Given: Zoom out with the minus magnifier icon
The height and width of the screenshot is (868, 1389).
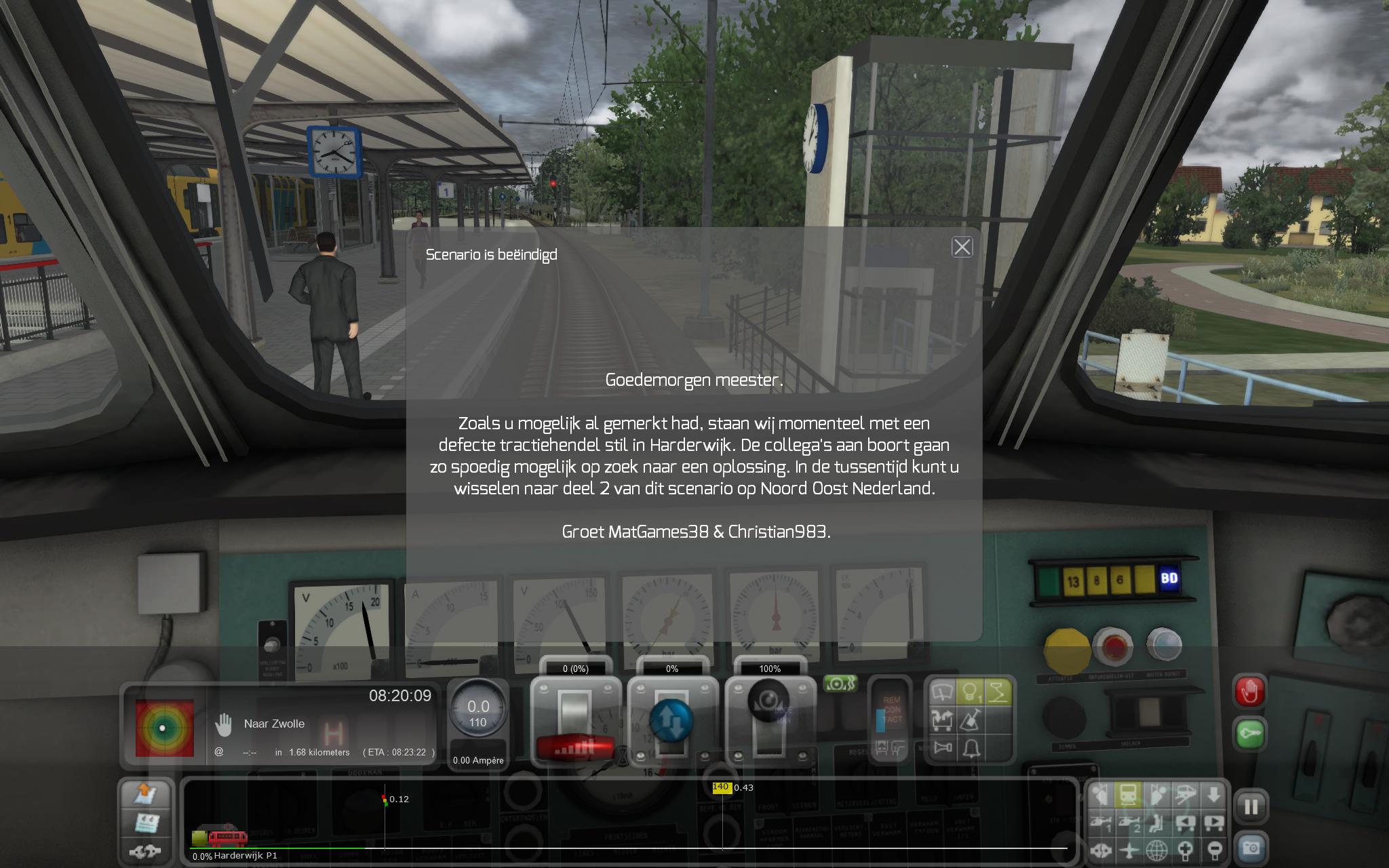Looking at the screenshot, I should click(1213, 850).
